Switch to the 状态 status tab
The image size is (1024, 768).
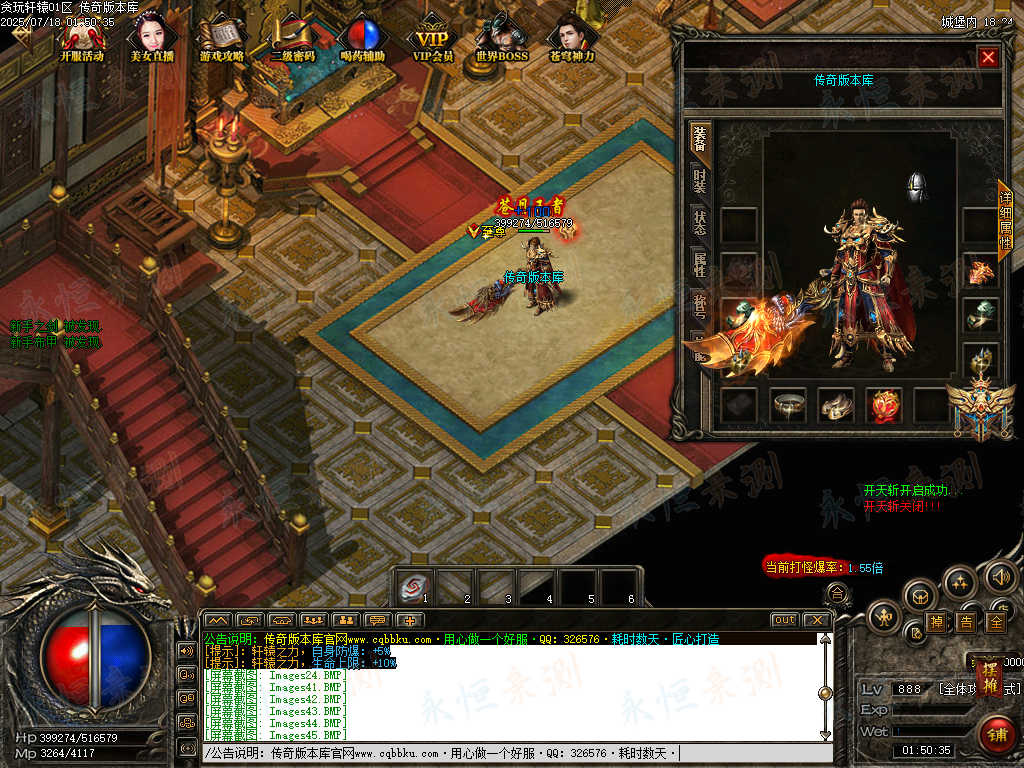(x=699, y=223)
